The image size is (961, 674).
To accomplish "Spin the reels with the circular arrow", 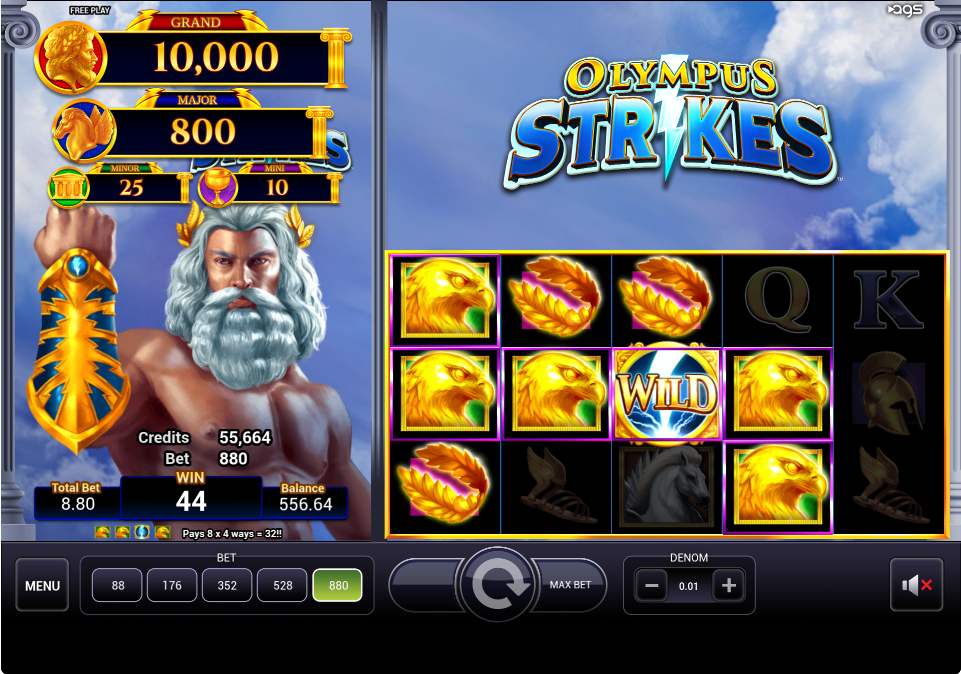I will click(497, 586).
